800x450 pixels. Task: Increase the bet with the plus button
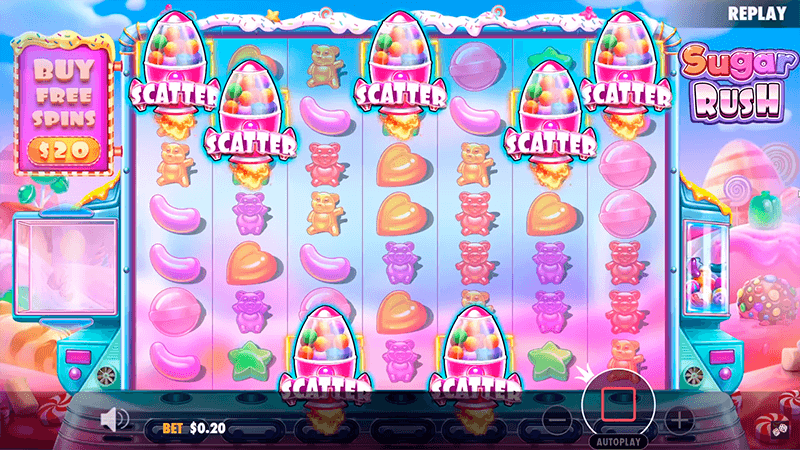point(679,419)
